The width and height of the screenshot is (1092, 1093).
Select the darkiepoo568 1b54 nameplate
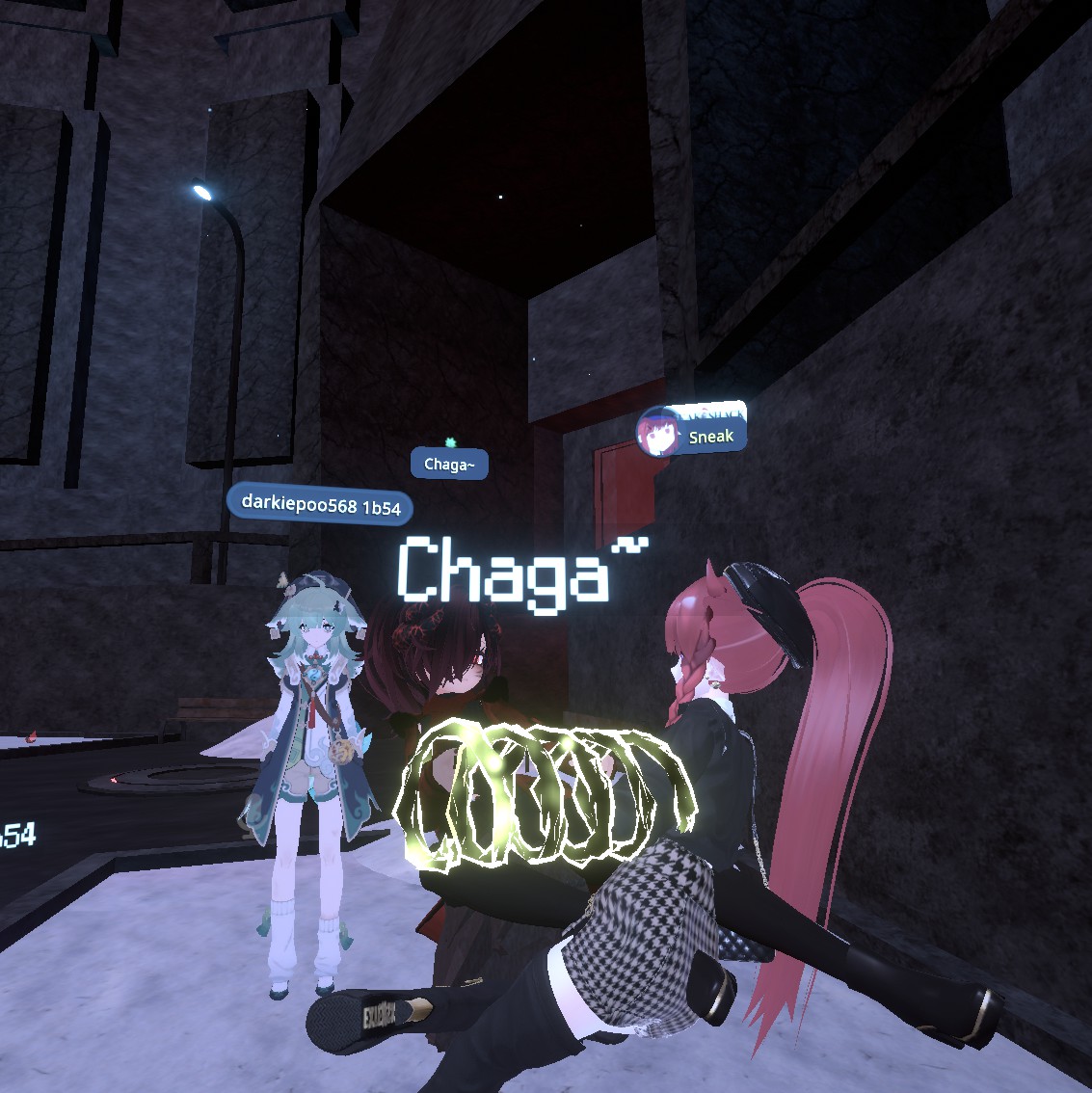(320, 505)
